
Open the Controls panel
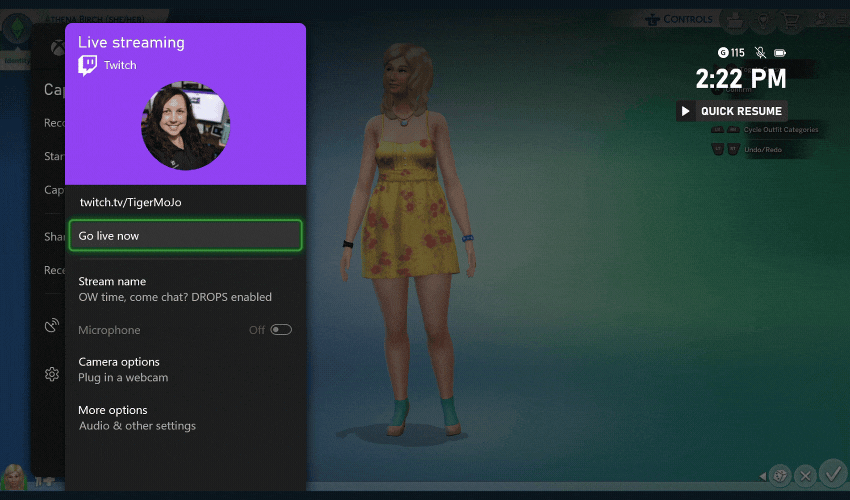[x=680, y=19]
